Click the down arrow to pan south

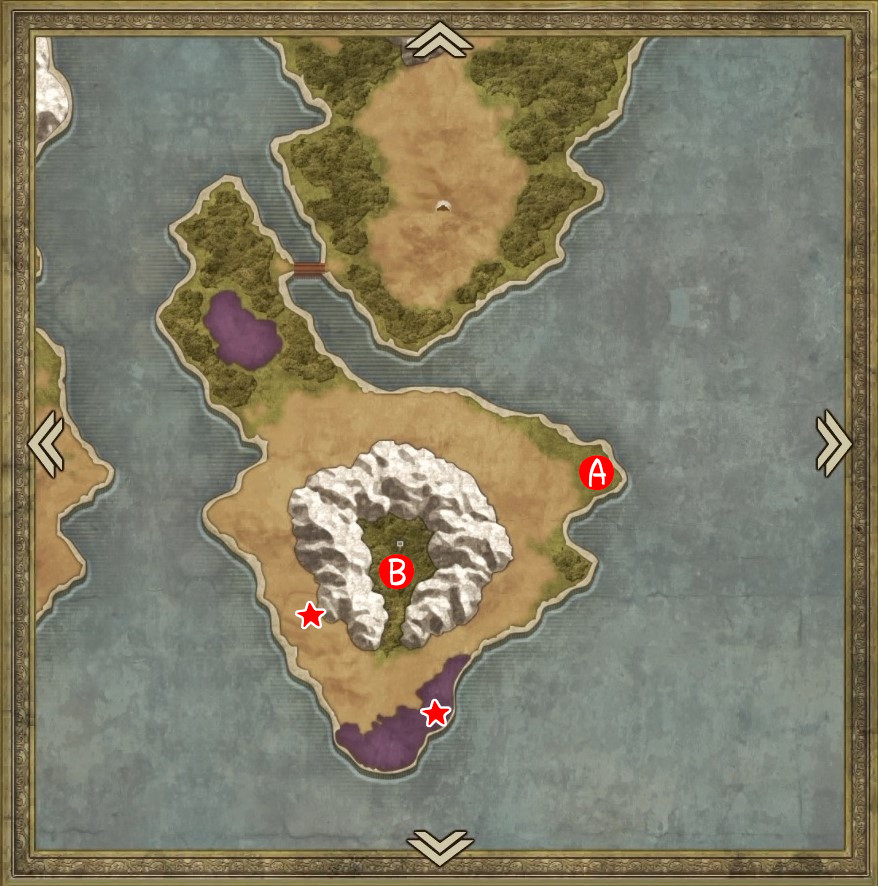(x=439, y=845)
